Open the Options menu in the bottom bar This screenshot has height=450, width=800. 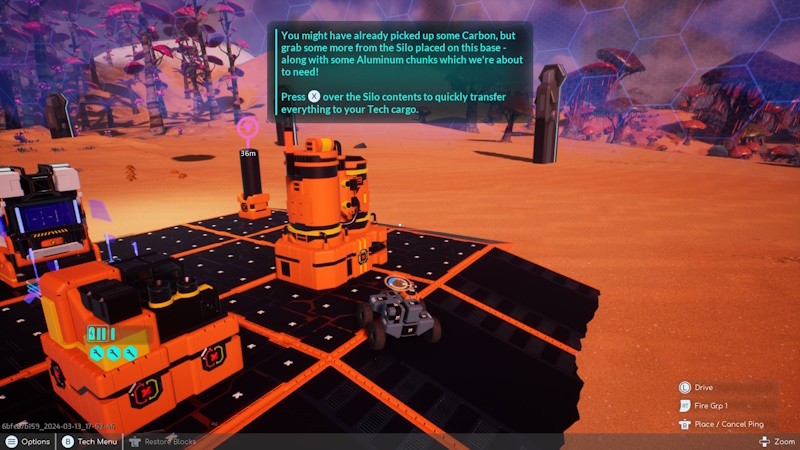pyautogui.click(x=28, y=441)
